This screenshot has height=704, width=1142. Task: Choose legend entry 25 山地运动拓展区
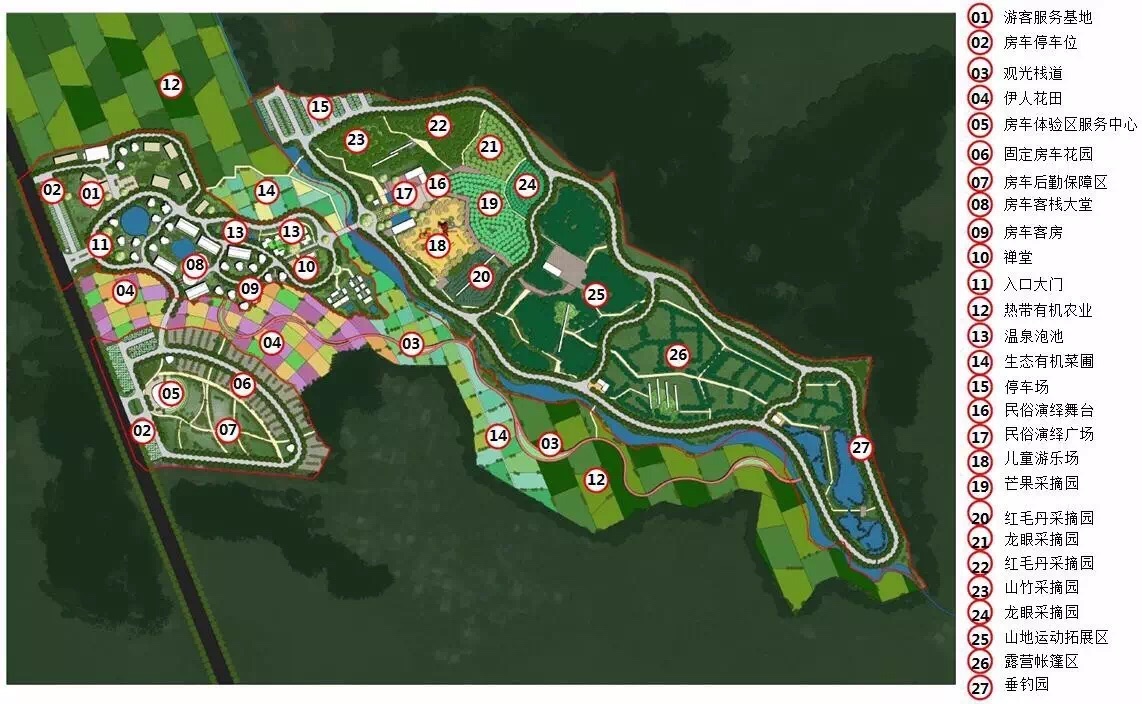(1055, 637)
